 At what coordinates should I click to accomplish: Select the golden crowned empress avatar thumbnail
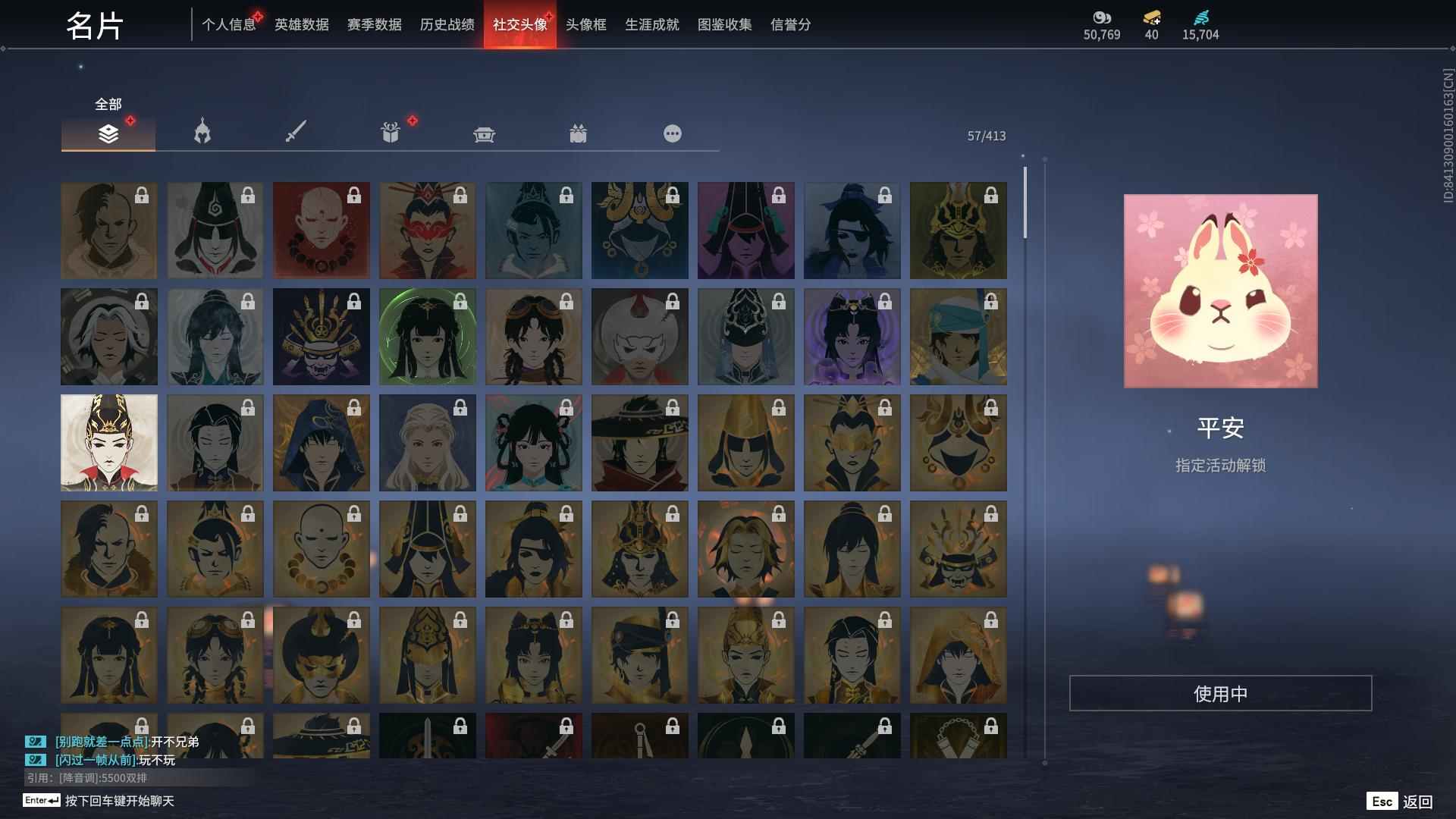pos(108,442)
